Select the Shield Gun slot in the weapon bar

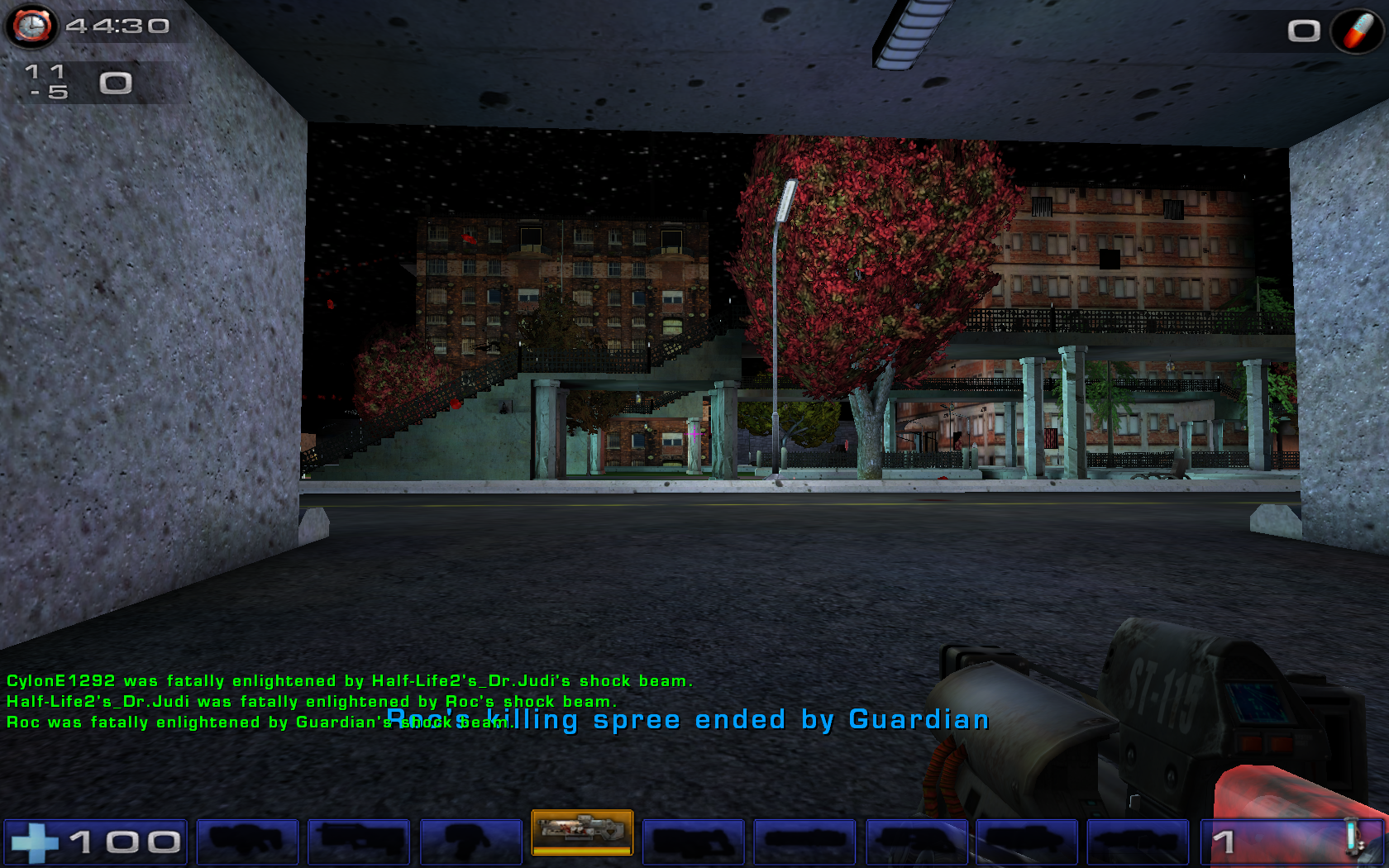[x=247, y=839]
